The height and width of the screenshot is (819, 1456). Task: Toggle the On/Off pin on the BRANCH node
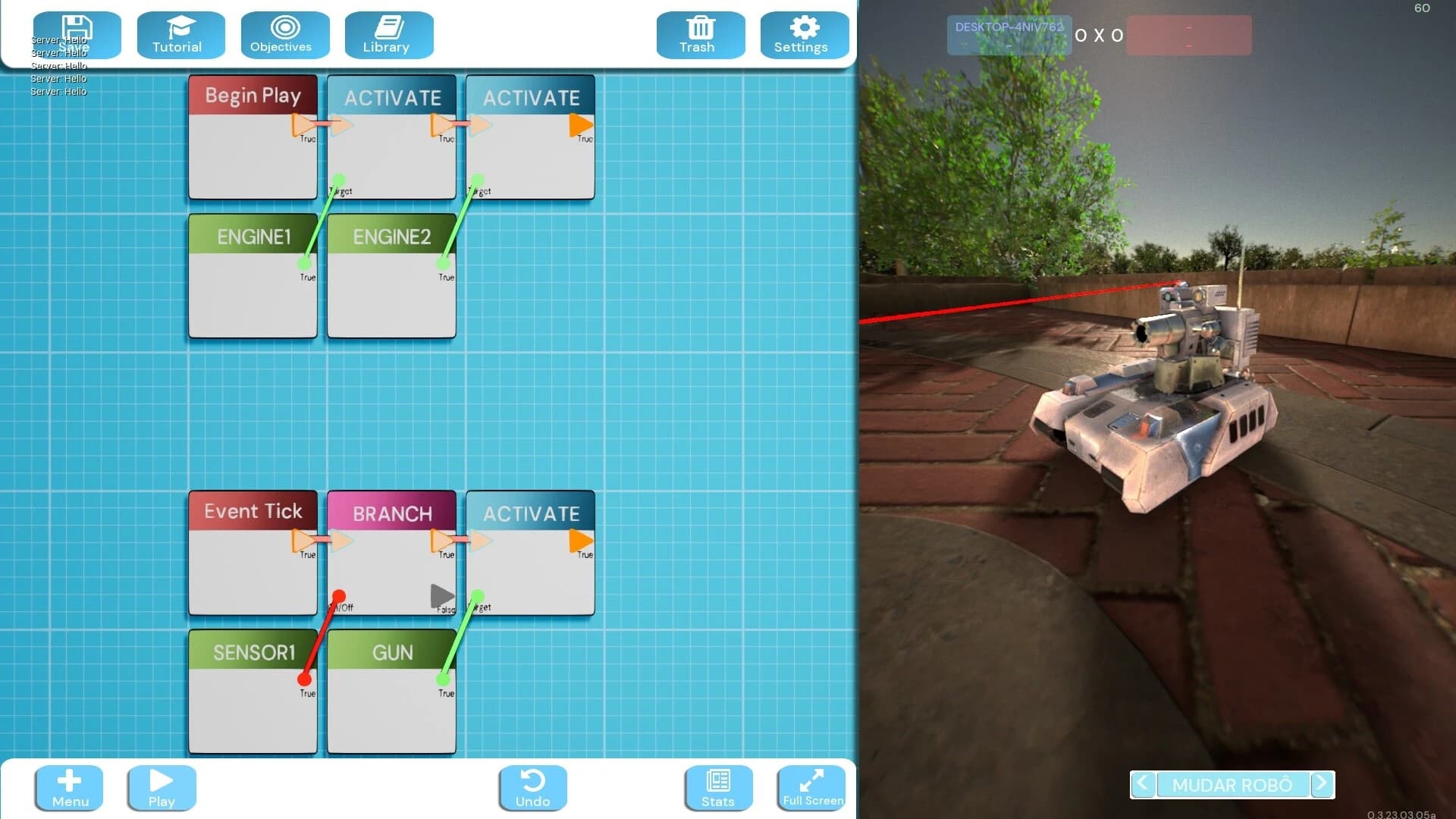(339, 594)
